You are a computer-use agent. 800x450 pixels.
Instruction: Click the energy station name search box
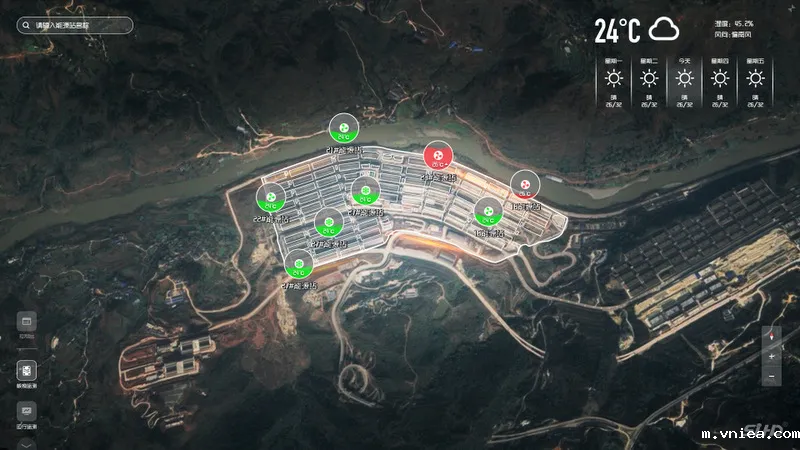[75, 25]
